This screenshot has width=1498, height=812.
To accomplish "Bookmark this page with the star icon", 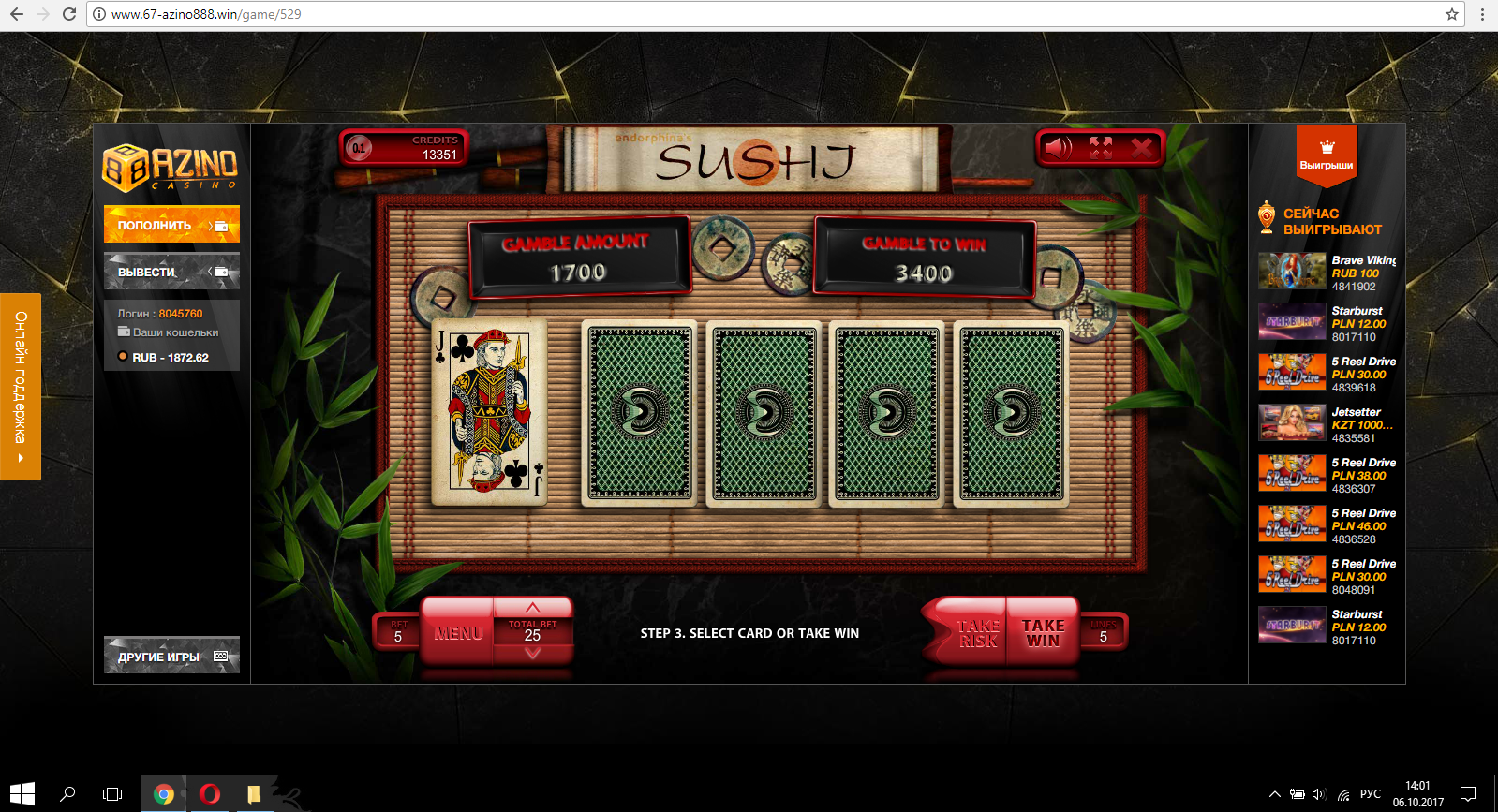I will 1451,14.
